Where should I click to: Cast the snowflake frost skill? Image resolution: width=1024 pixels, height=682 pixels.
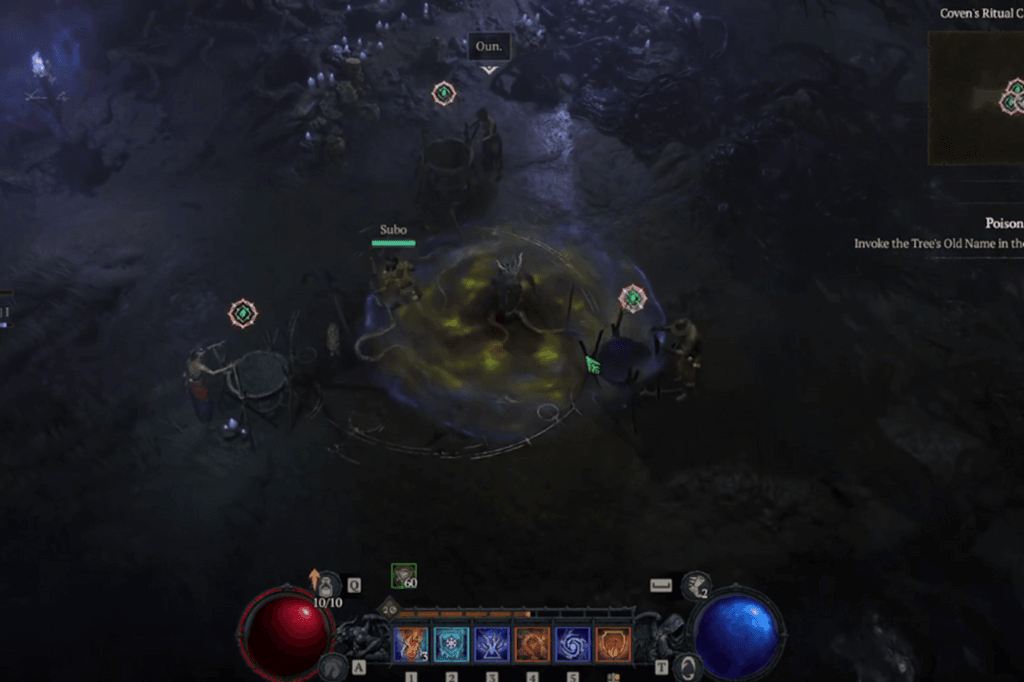451,644
